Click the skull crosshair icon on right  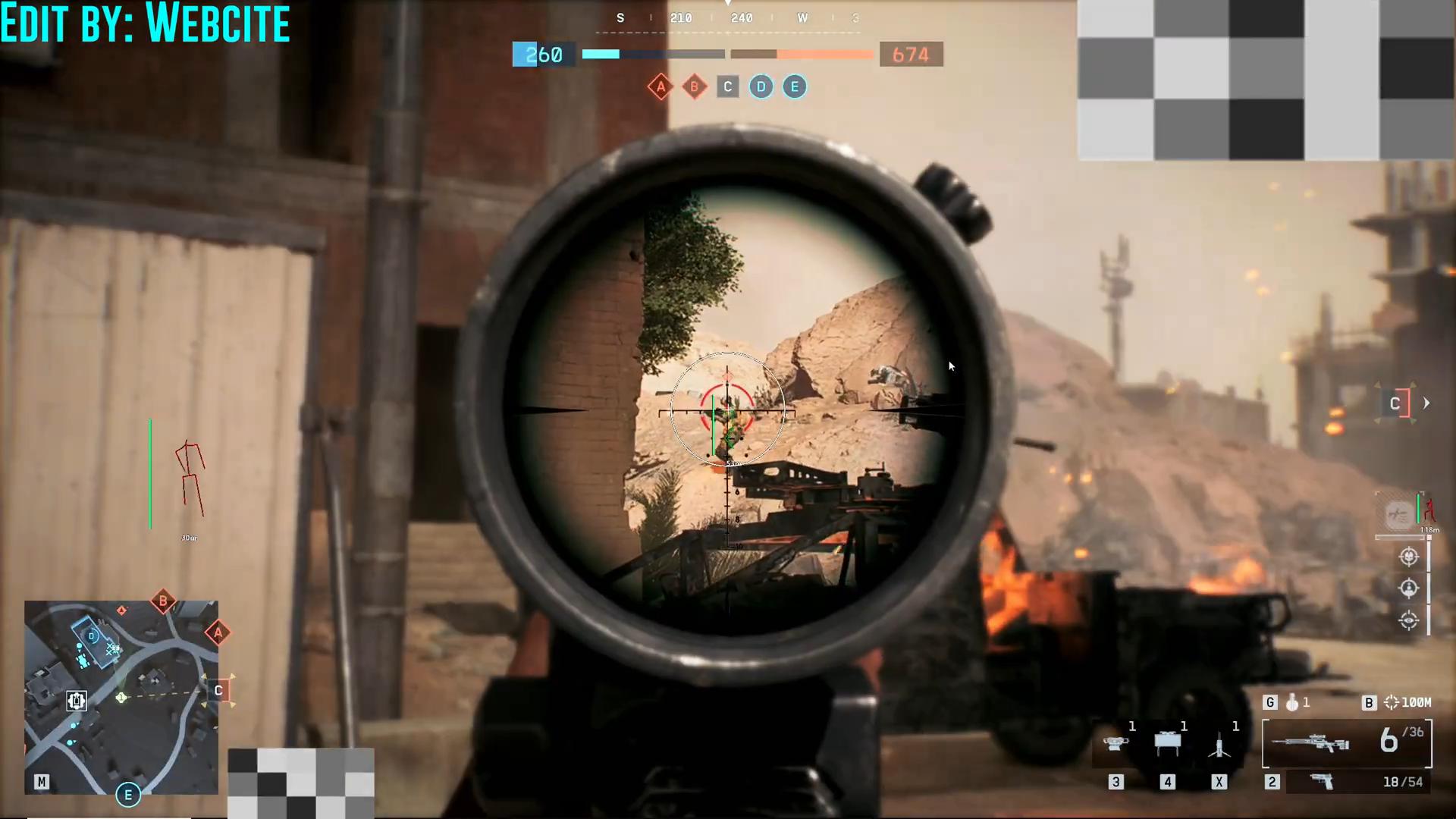point(1408,557)
